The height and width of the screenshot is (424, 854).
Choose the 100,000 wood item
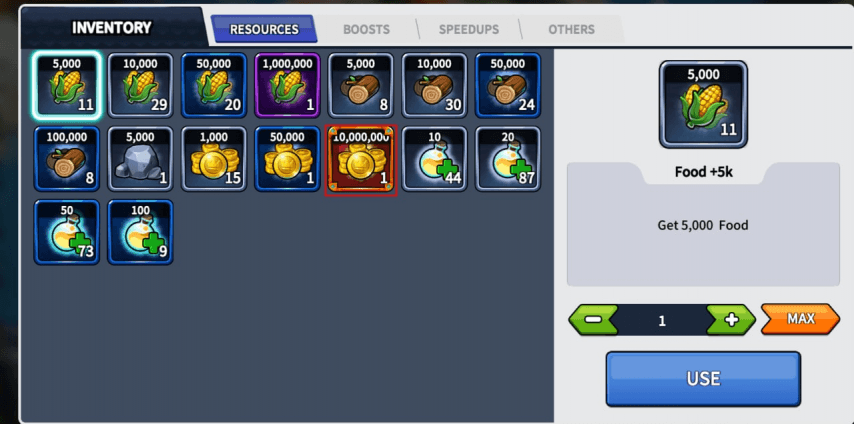(67, 158)
